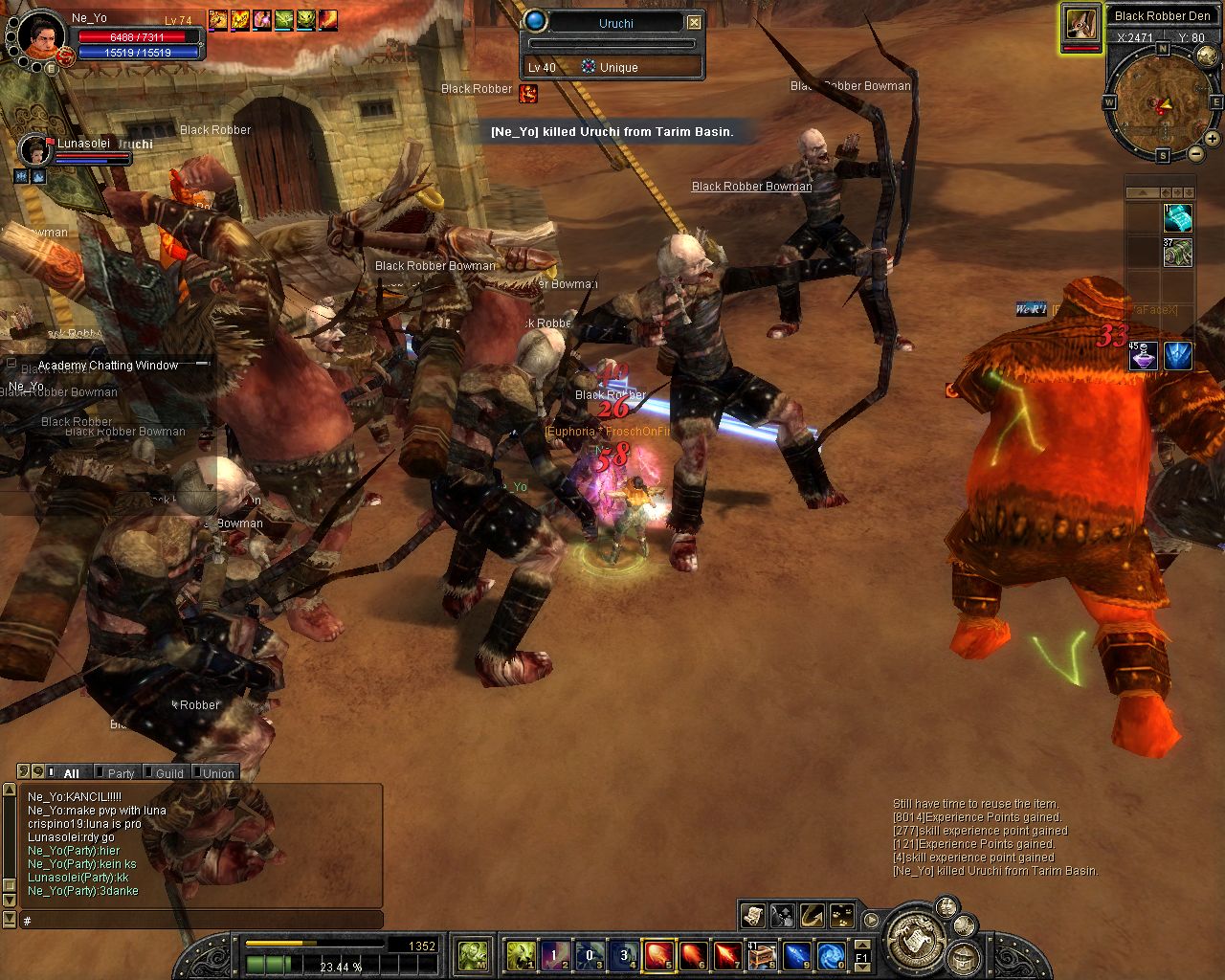Use the purple potion in the side quickbar
The height and width of the screenshot is (980, 1225).
click(1143, 356)
